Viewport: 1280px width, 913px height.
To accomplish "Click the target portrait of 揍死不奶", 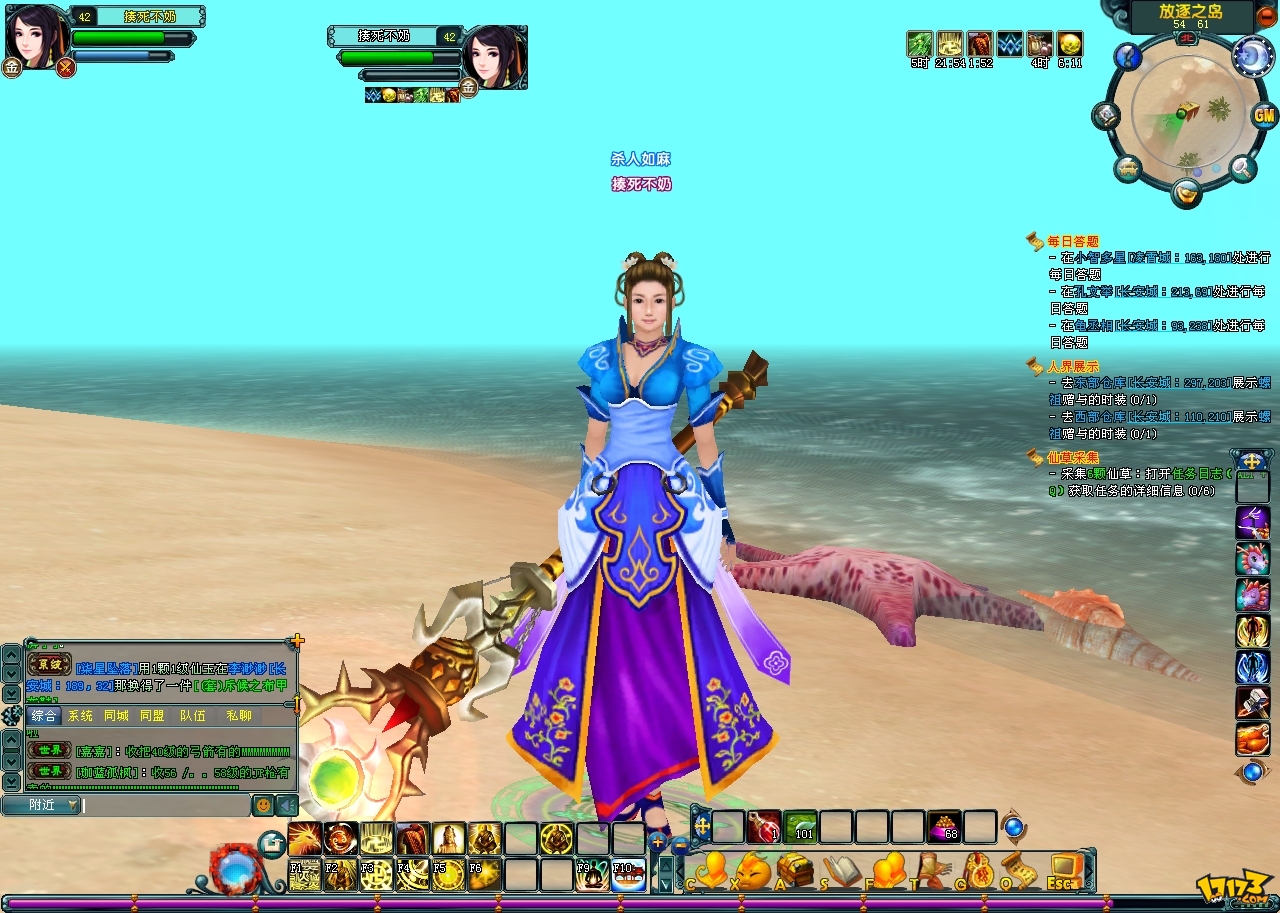I will (493, 58).
